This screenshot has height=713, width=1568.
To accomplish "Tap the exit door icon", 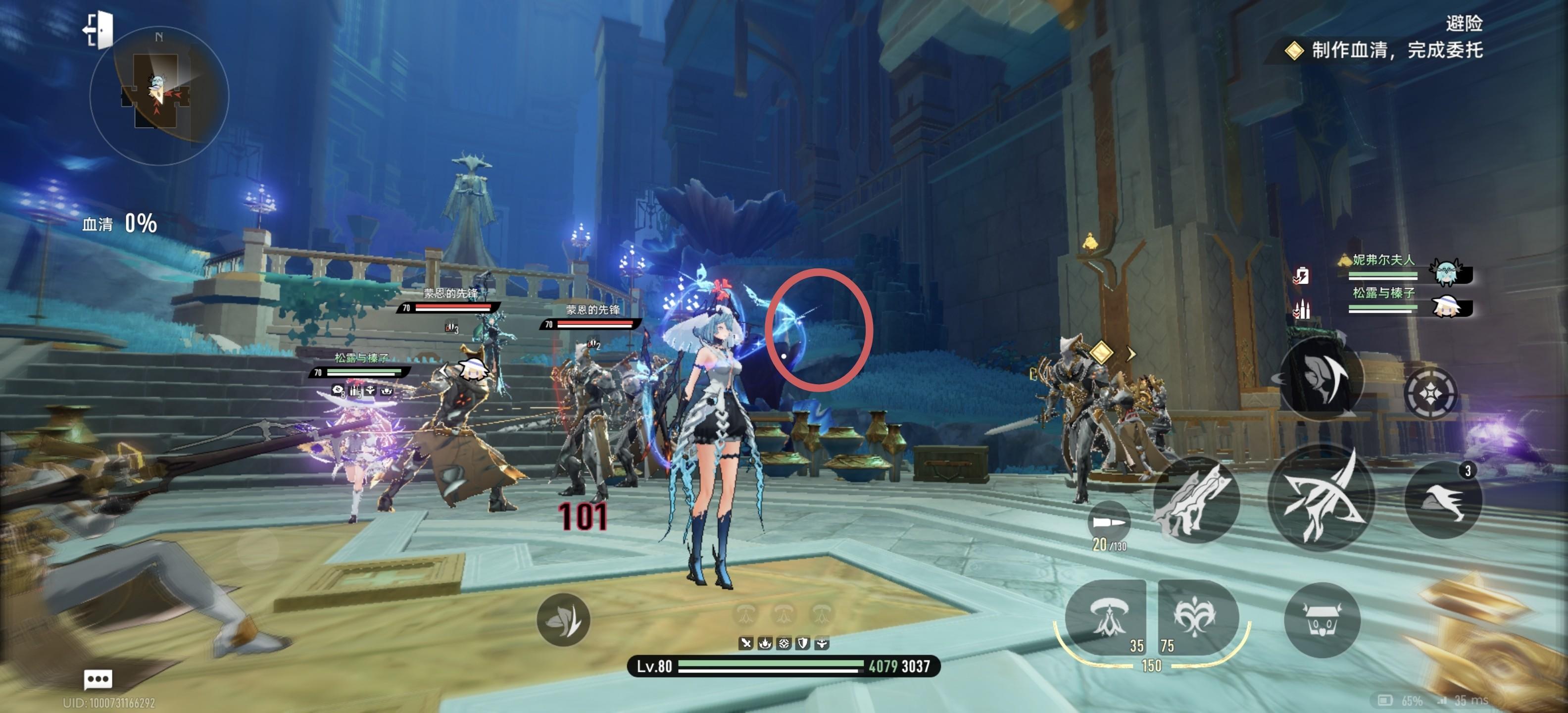I will tap(99, 29).
